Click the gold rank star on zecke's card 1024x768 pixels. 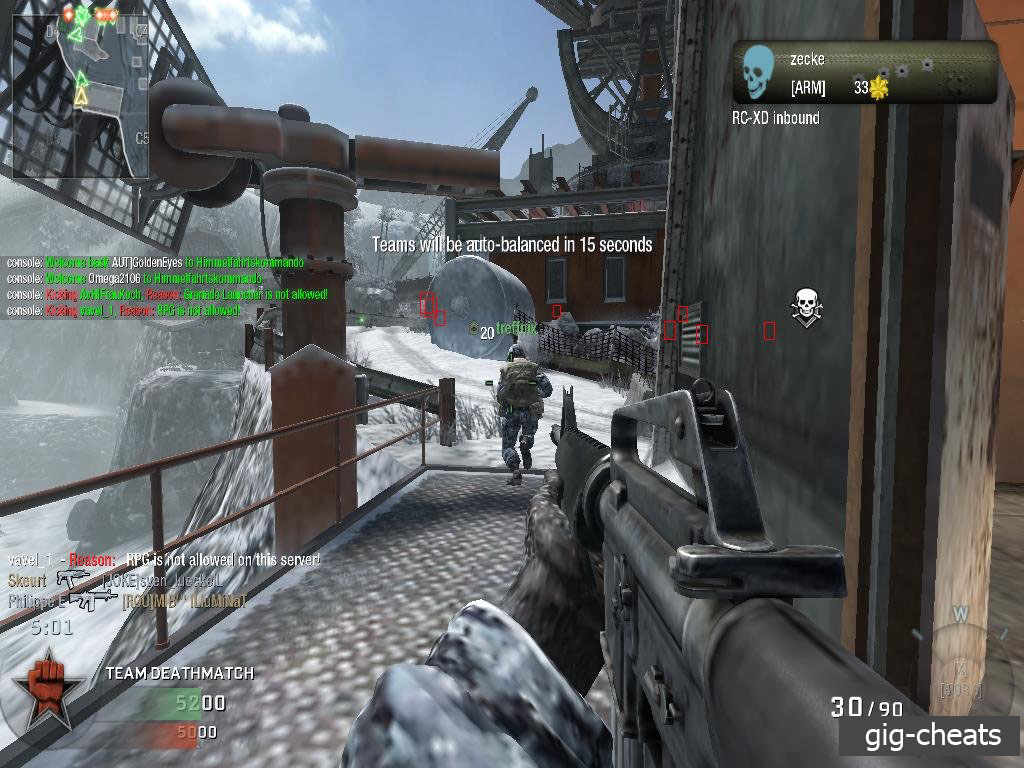point(879,89)
